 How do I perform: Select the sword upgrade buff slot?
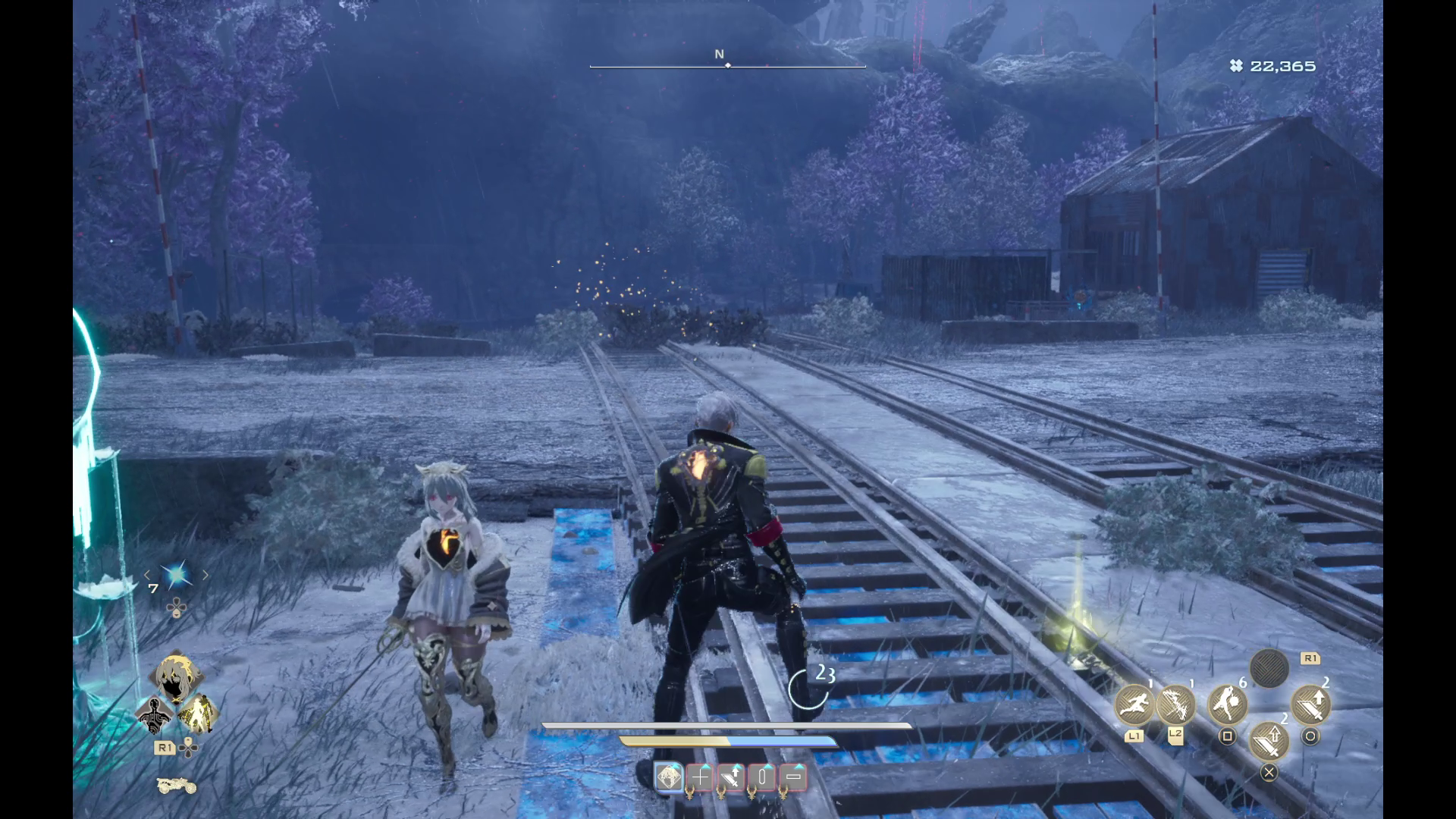point(732,777)
